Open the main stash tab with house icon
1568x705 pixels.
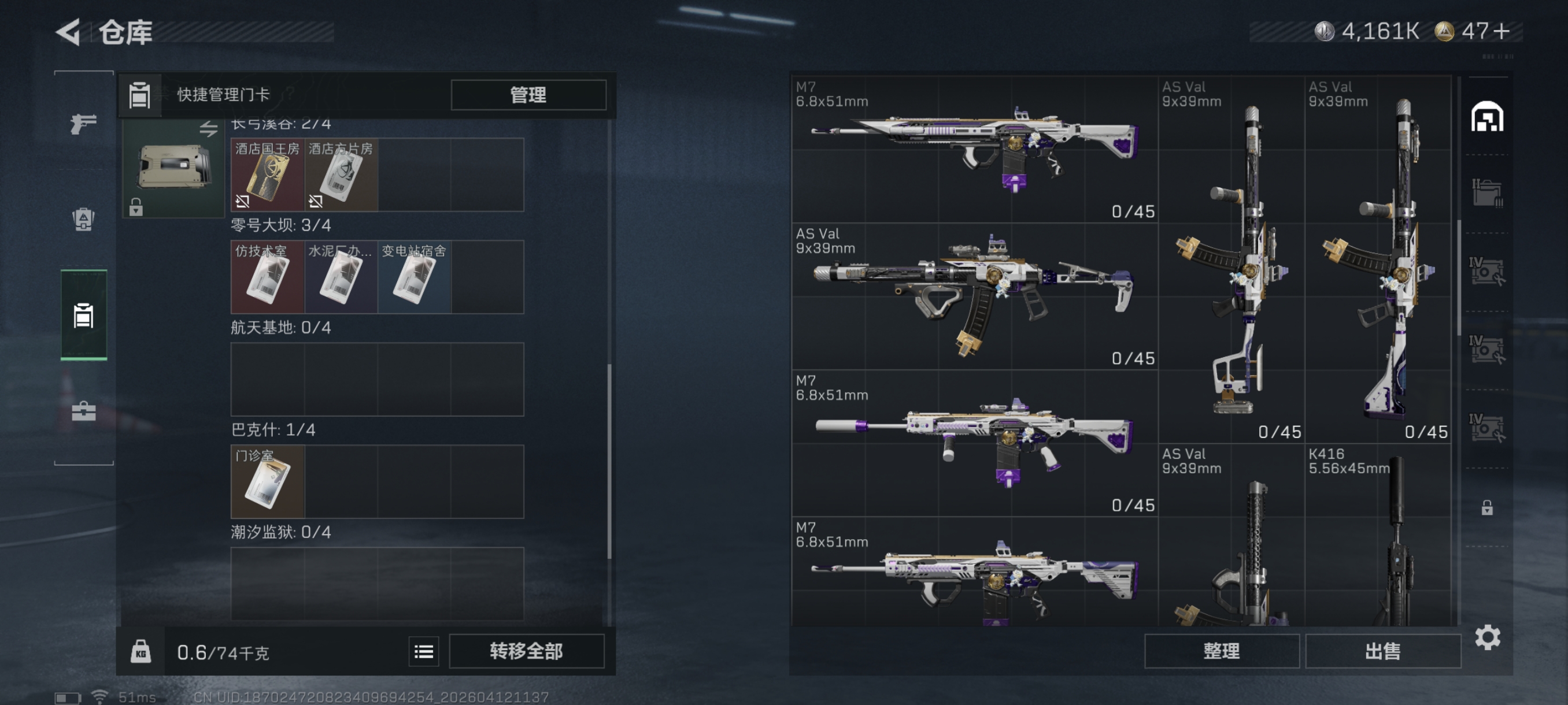[1487, 117]
